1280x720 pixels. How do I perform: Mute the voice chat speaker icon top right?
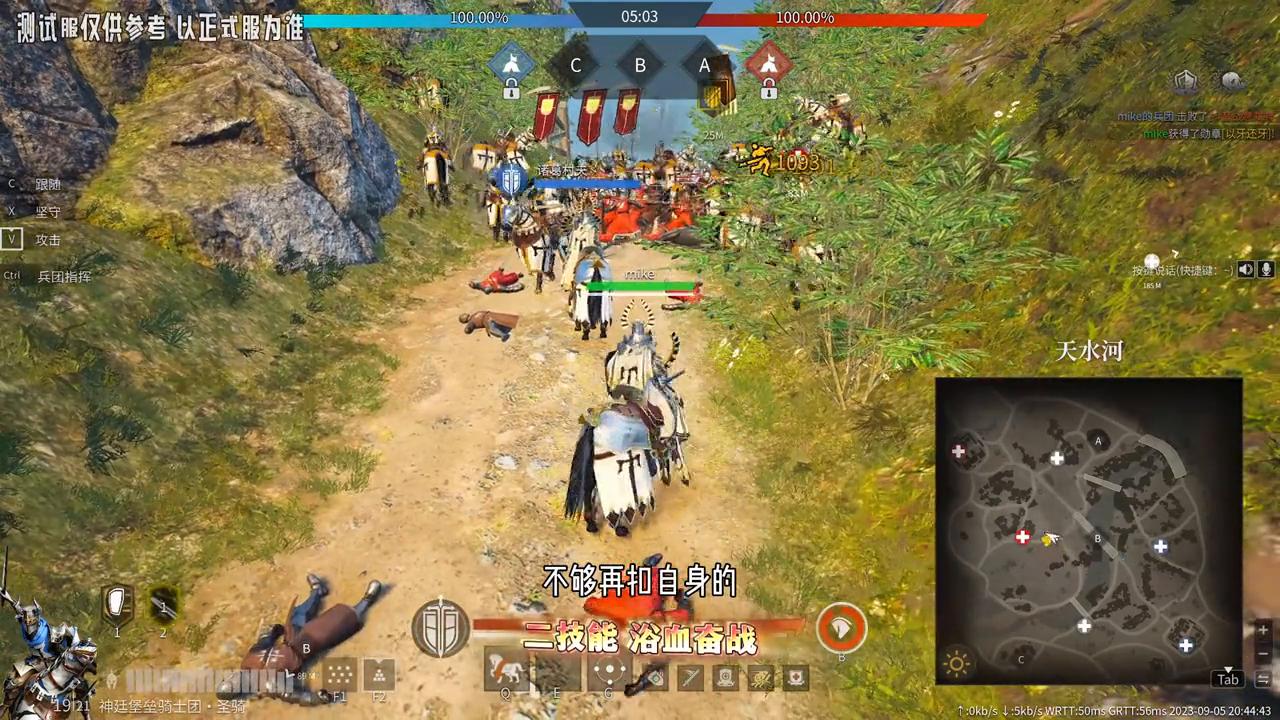point(1246,269)
